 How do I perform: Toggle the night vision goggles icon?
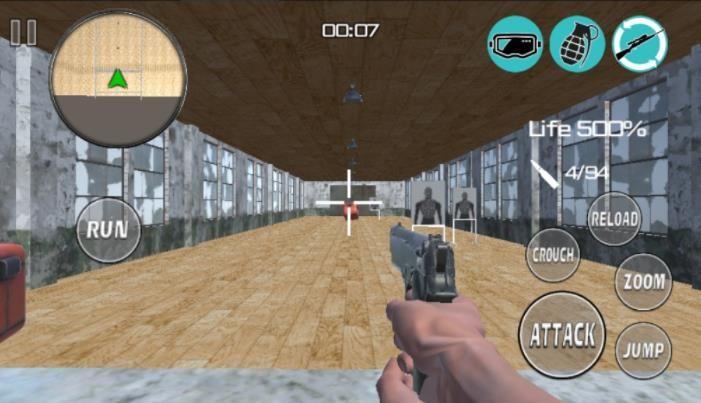[x=515, y=44]
